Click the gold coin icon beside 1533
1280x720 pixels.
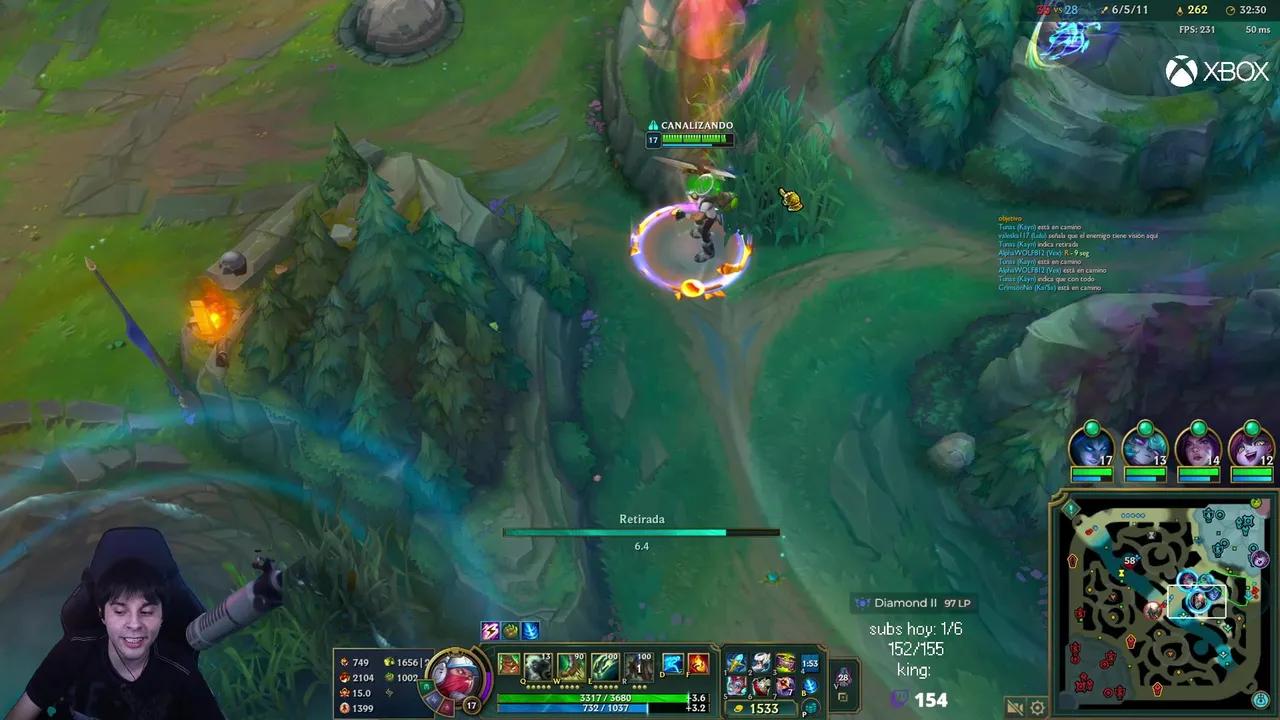pyautogui.click(x=739, y=708)
